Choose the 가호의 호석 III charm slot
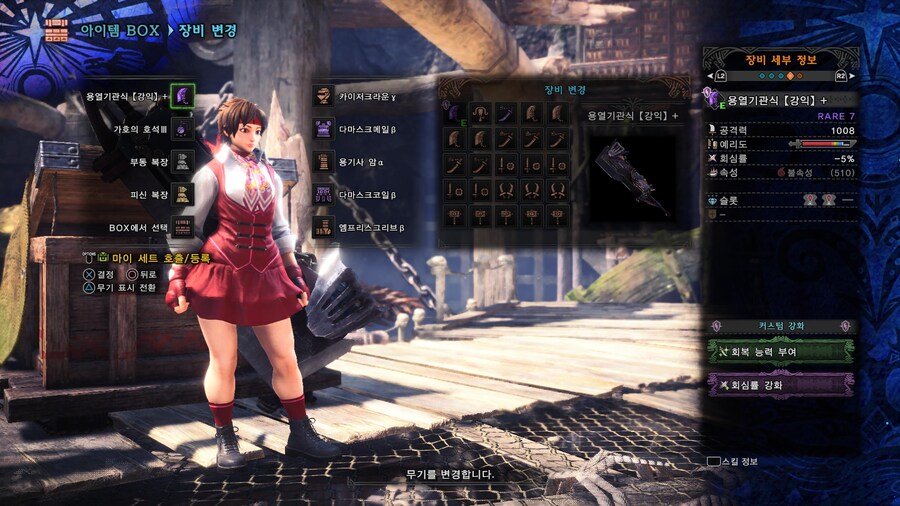 pos(182,129)
